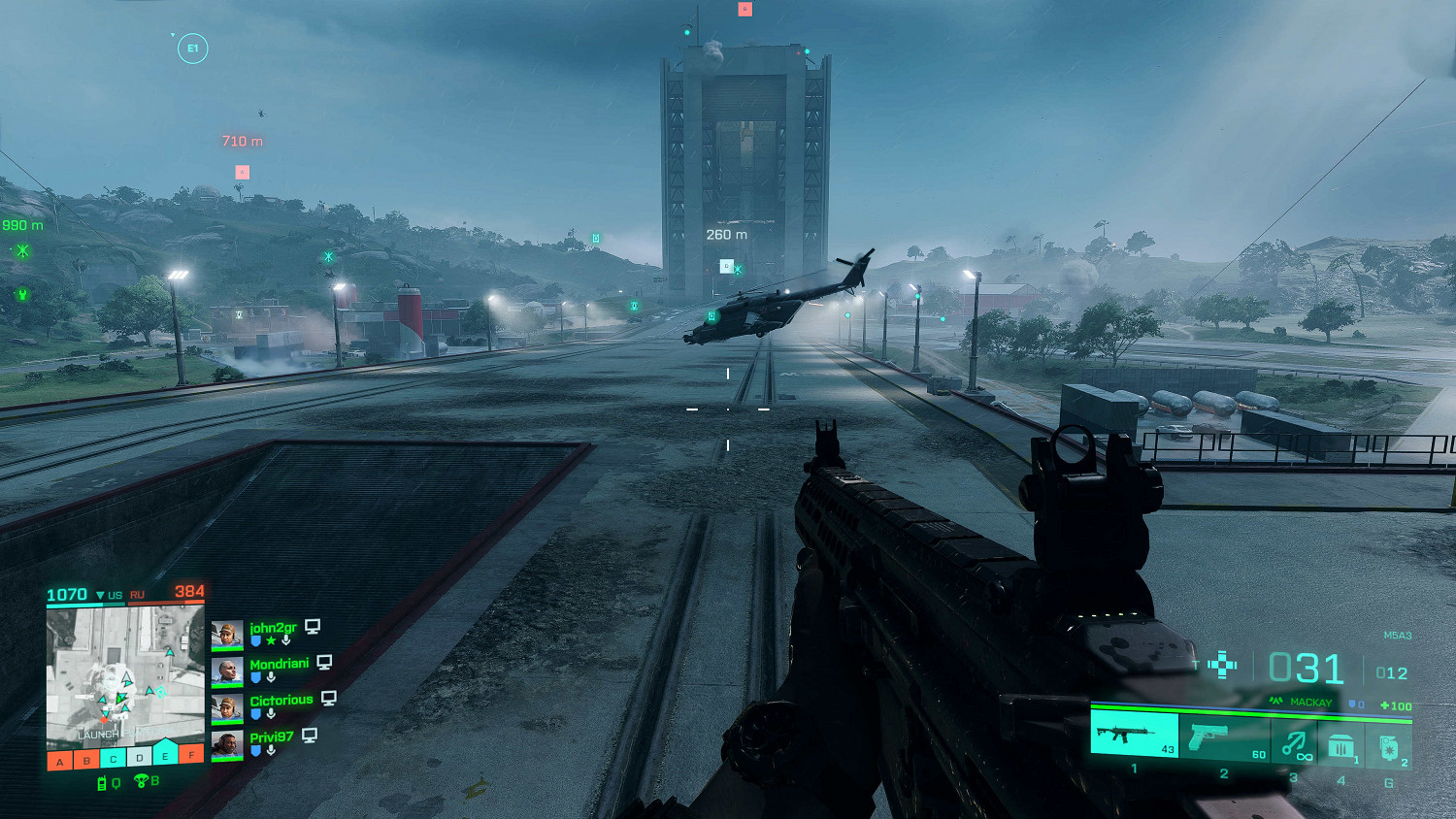Viewport: 1456px width, 819px height.
Task: Select the highlighted objective E flag
Action: tap(165, 755)
